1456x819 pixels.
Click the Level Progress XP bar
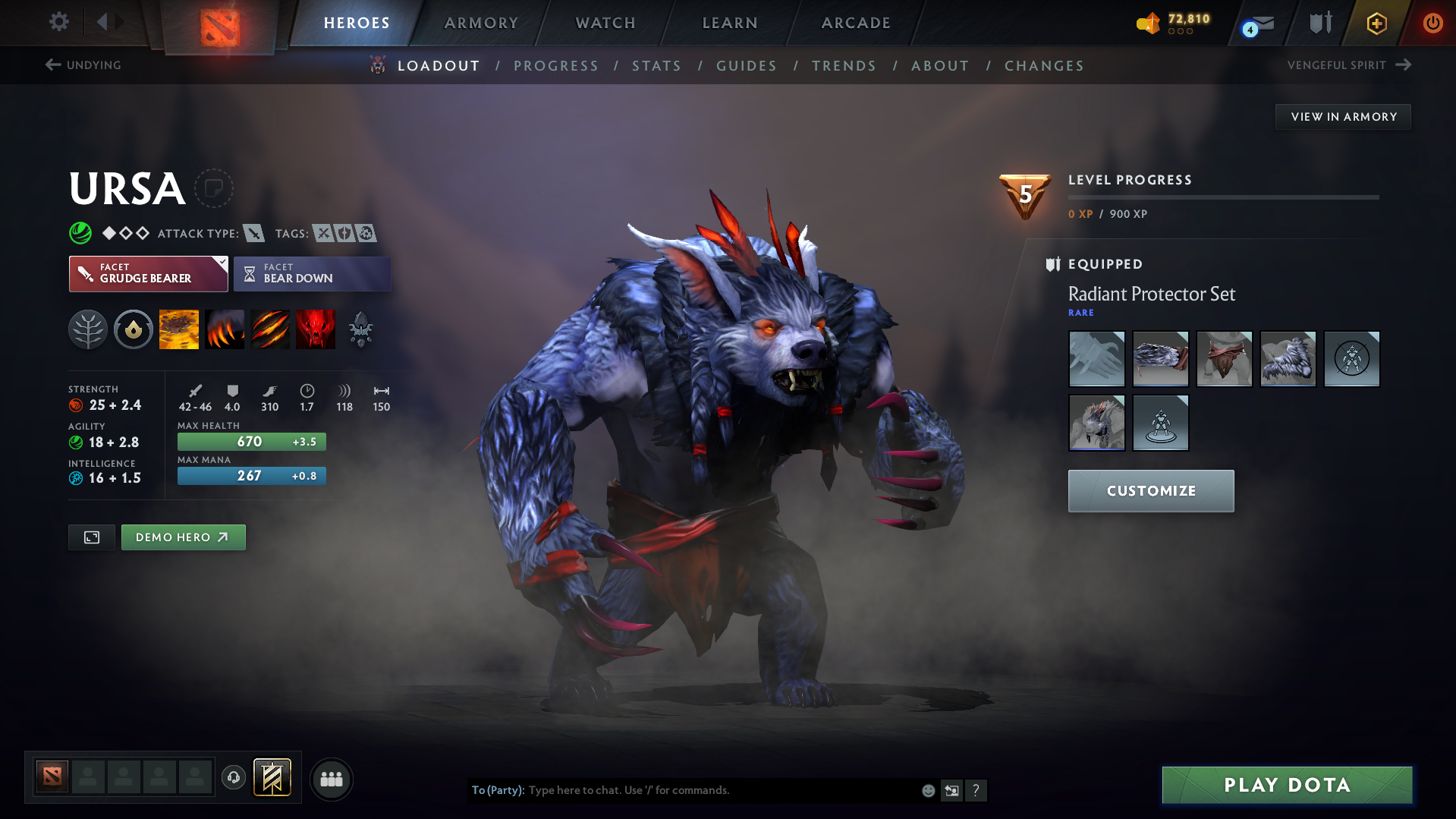click(1222, 197)
